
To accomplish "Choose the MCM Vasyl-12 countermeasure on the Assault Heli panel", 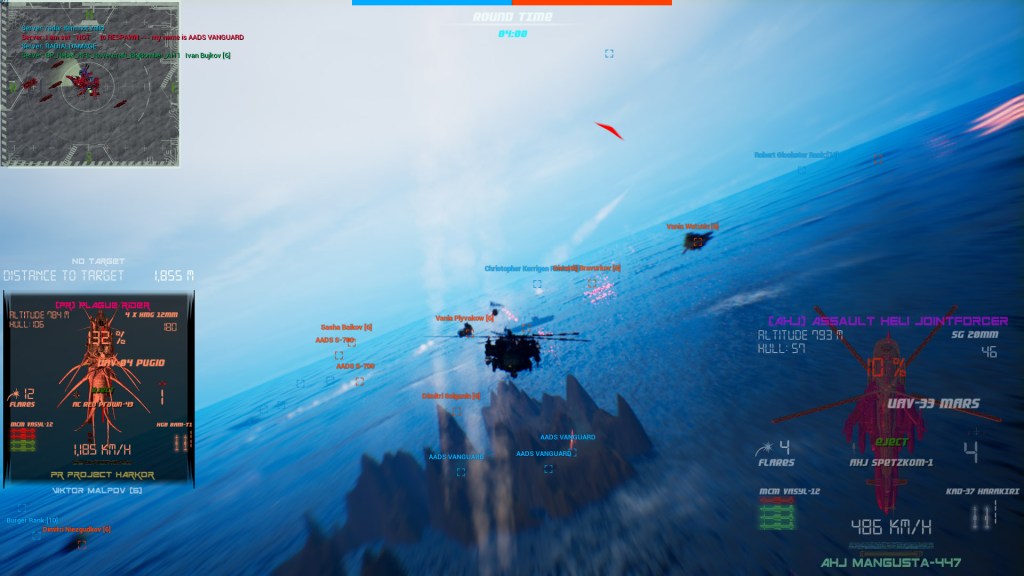I will (777, 515).
